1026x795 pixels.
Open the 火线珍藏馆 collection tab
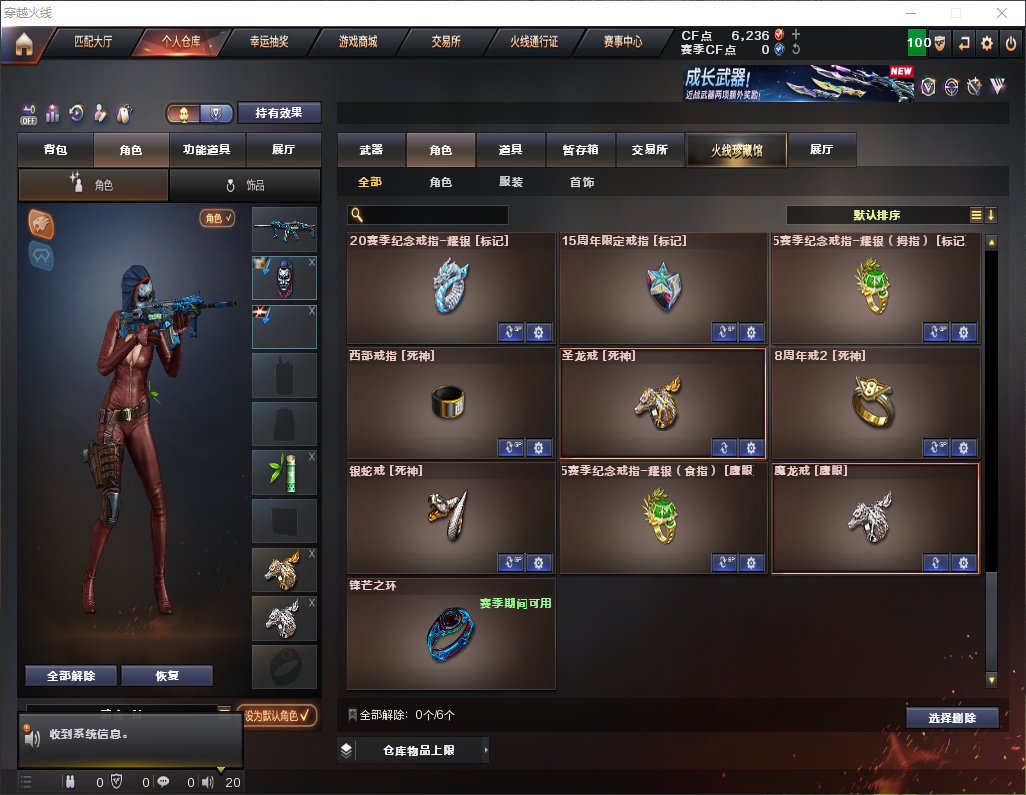[736, 150]
